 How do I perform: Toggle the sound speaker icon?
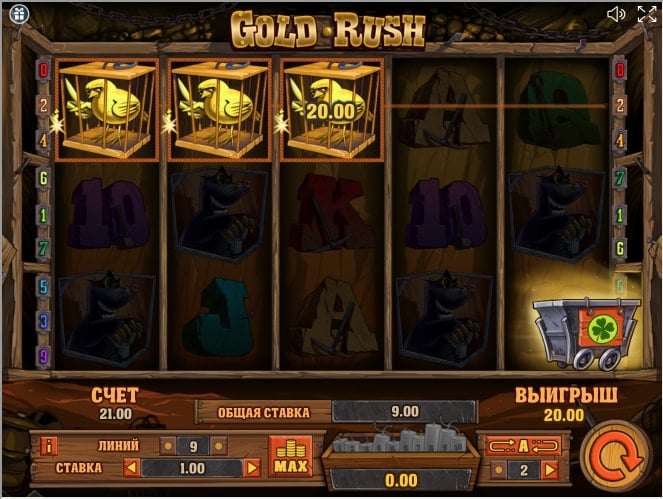616,13
